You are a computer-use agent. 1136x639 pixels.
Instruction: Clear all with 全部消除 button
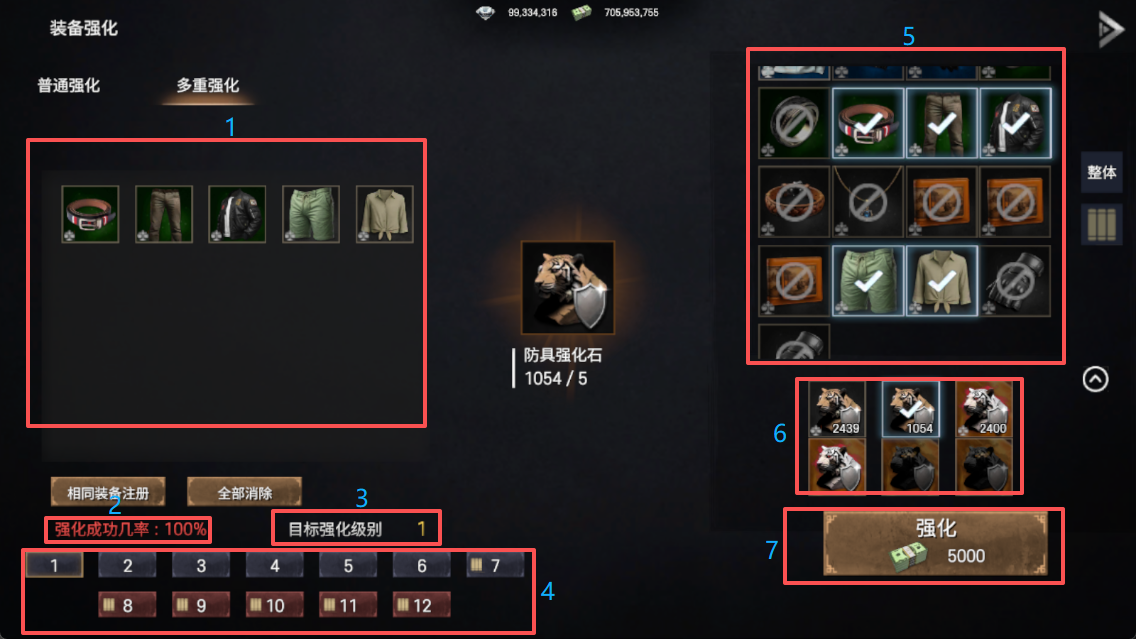(x=245, y=492)
